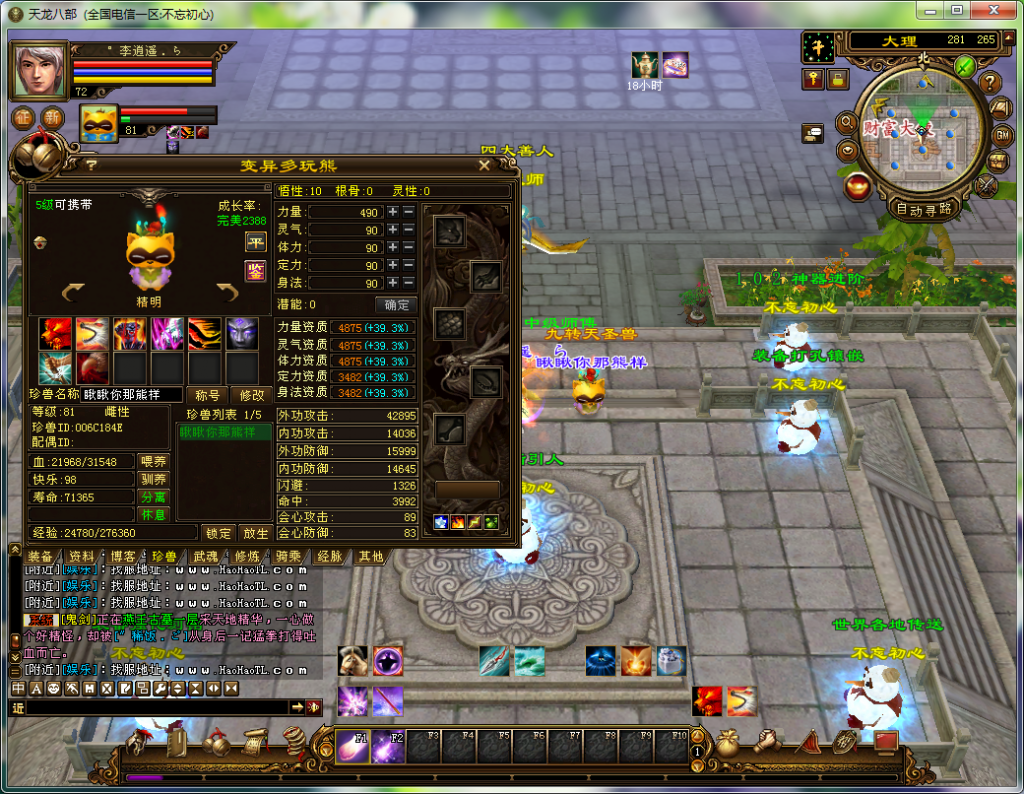
Task: Click the 放生 release pet button
Action: pyautogui.click(x=255, y=533)
